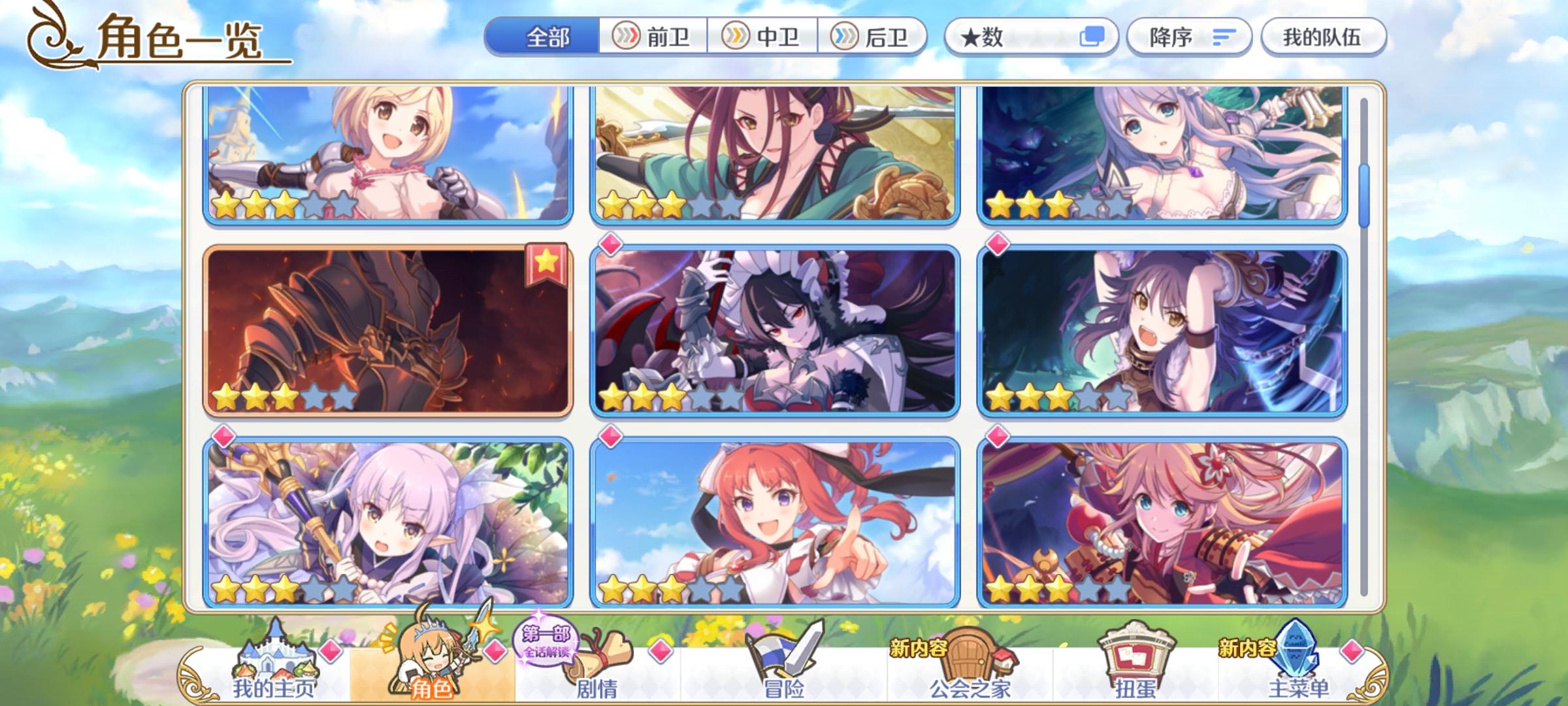
Task: Select the 全部 filter option
Action: 546,38
